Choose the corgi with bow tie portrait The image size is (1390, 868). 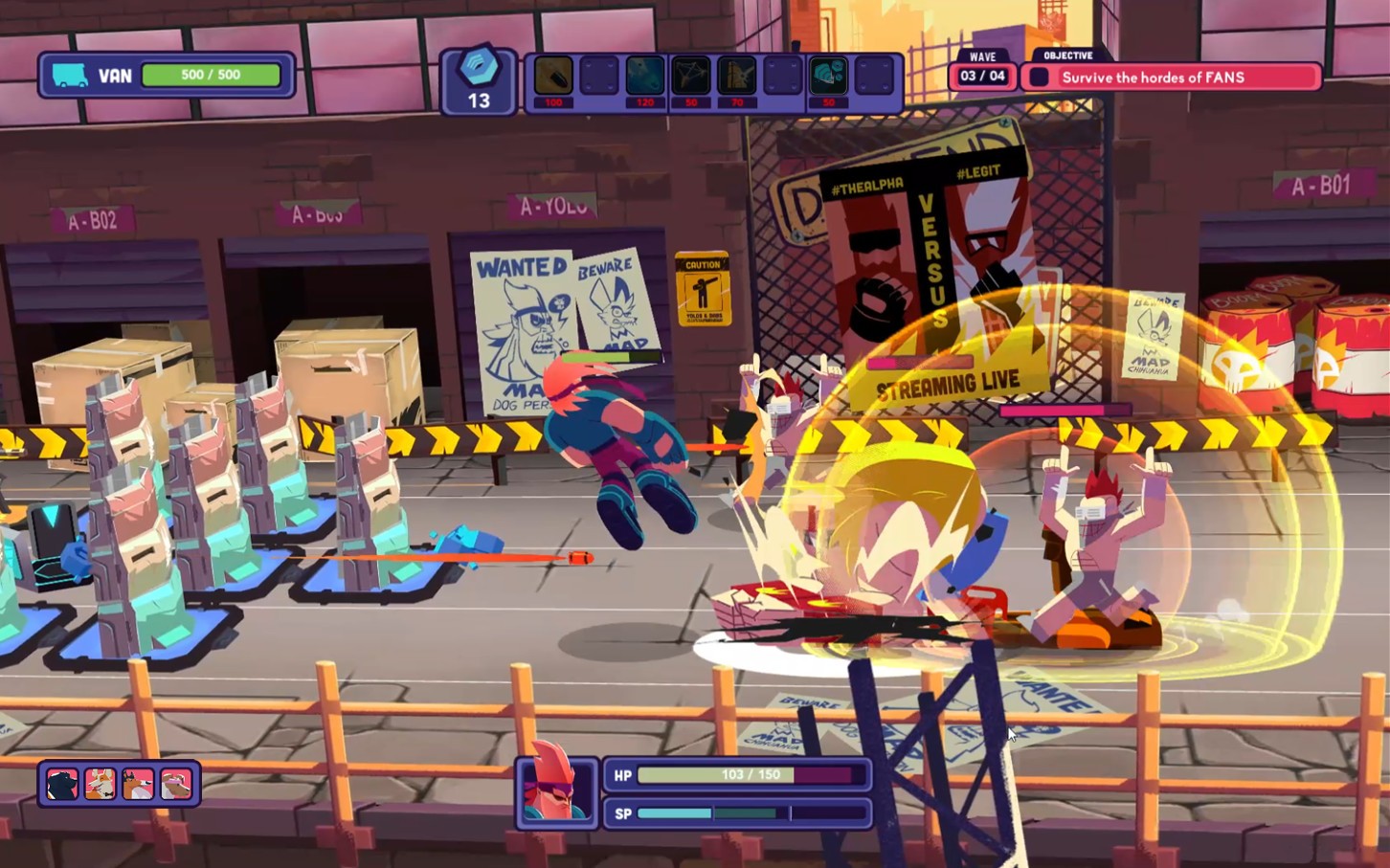(x=101, y=784)
